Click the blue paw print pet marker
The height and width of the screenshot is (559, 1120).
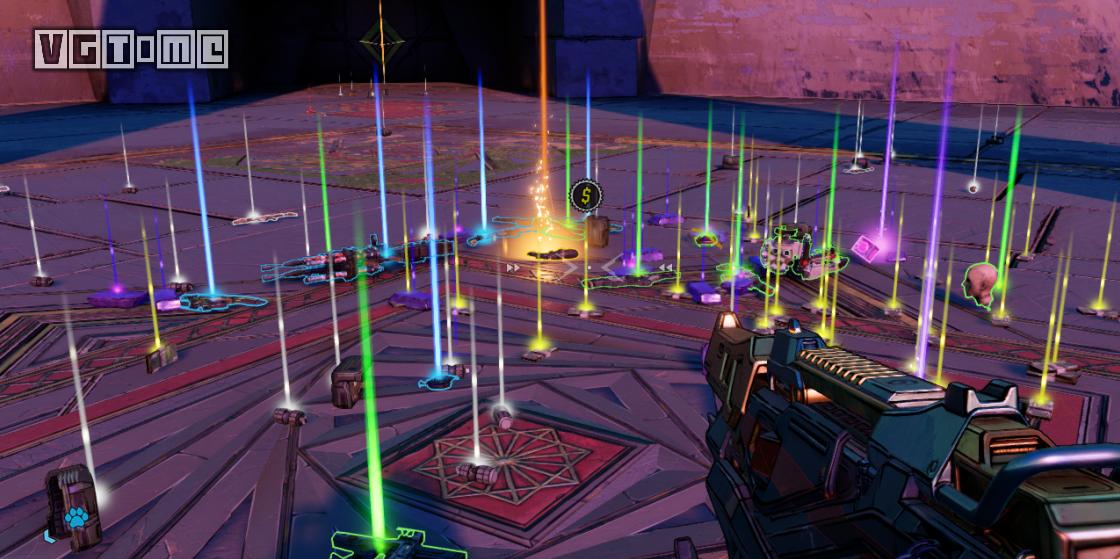point(77,516)
